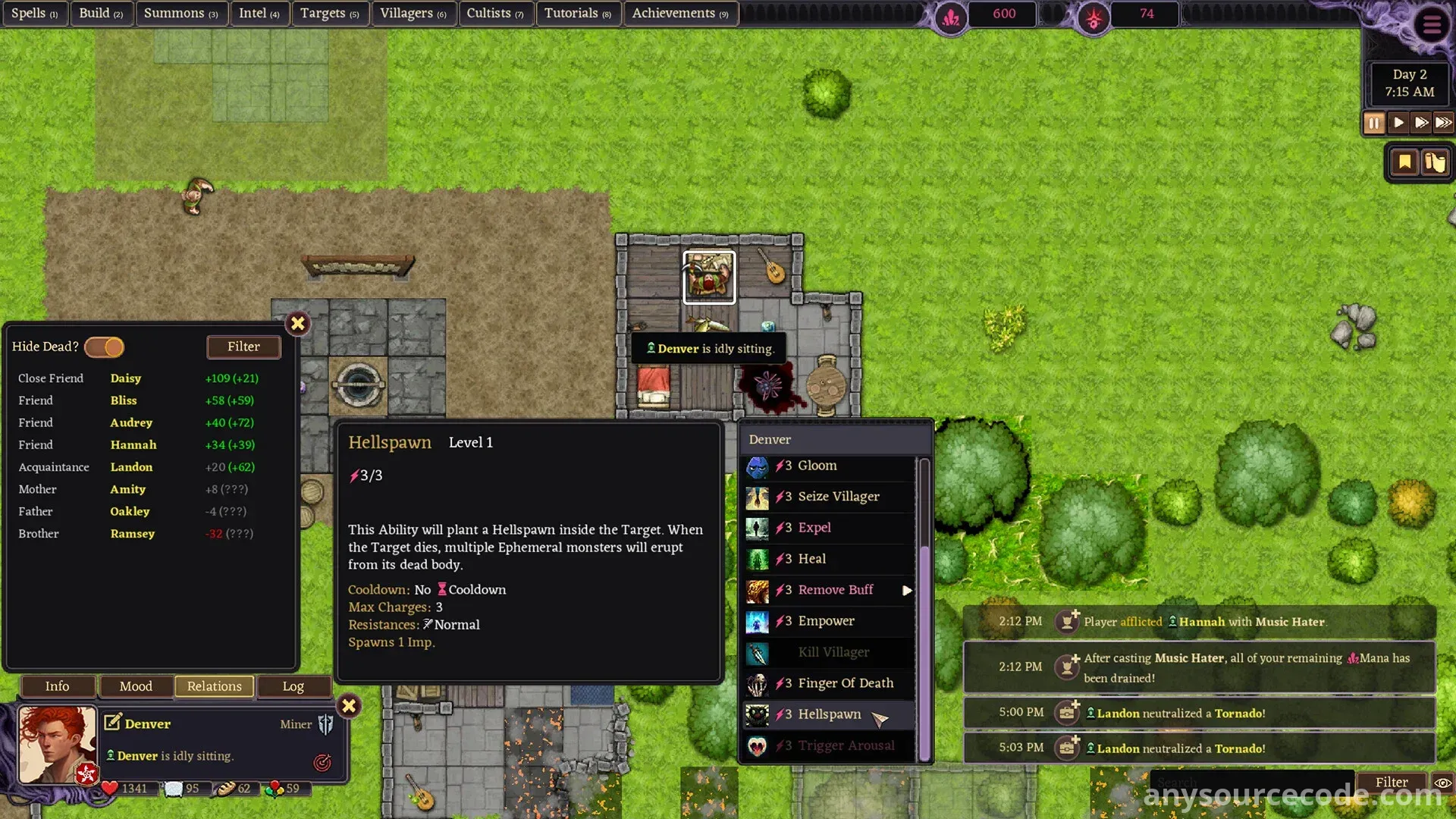Image resolution: width=1456 pixels, height=819 pixels.
Task: Click the relations Filter button
Action: tap(243, 347)
